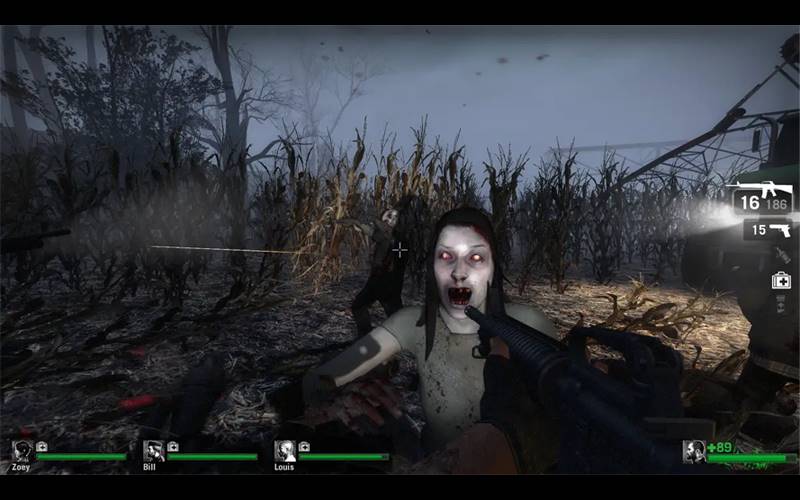
Task: Click your own survivor portrait
Action: pos(693,451)
